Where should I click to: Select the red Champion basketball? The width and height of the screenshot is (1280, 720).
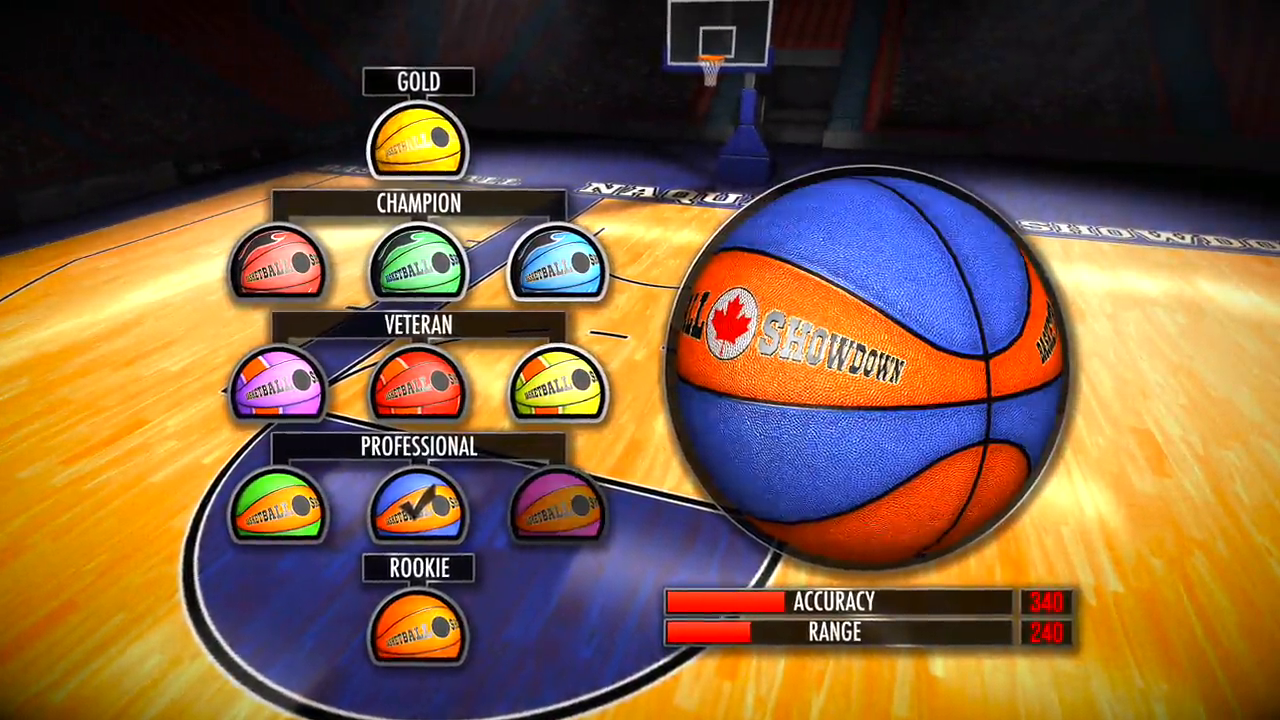coord(278,263)
